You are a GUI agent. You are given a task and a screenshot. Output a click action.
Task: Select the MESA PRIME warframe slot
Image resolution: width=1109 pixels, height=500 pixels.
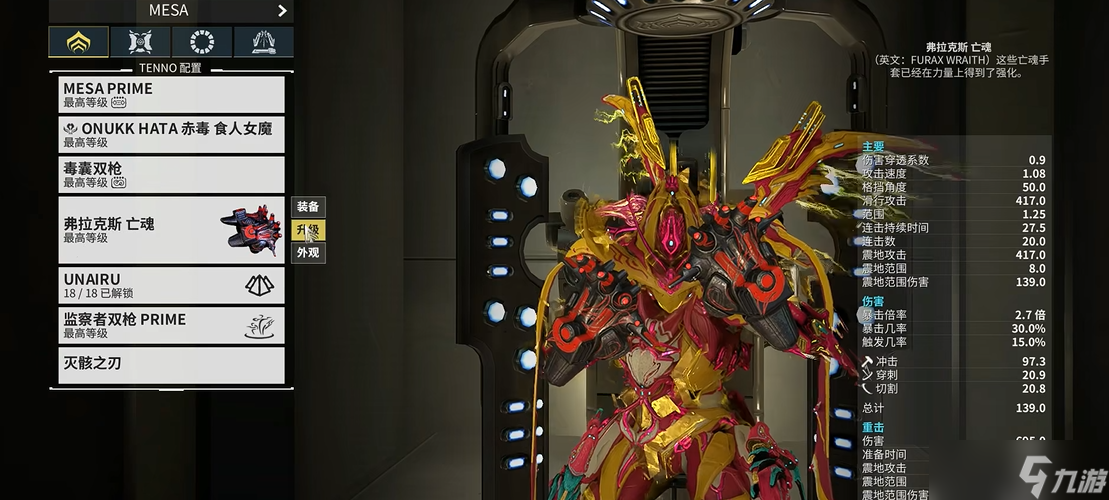(171, 95)
